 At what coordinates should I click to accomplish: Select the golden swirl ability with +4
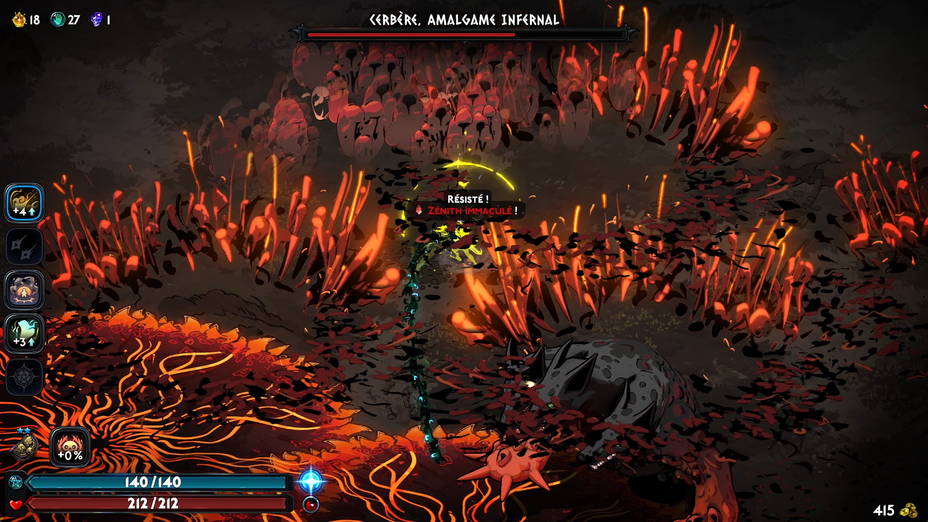click(x=24, y=203)
